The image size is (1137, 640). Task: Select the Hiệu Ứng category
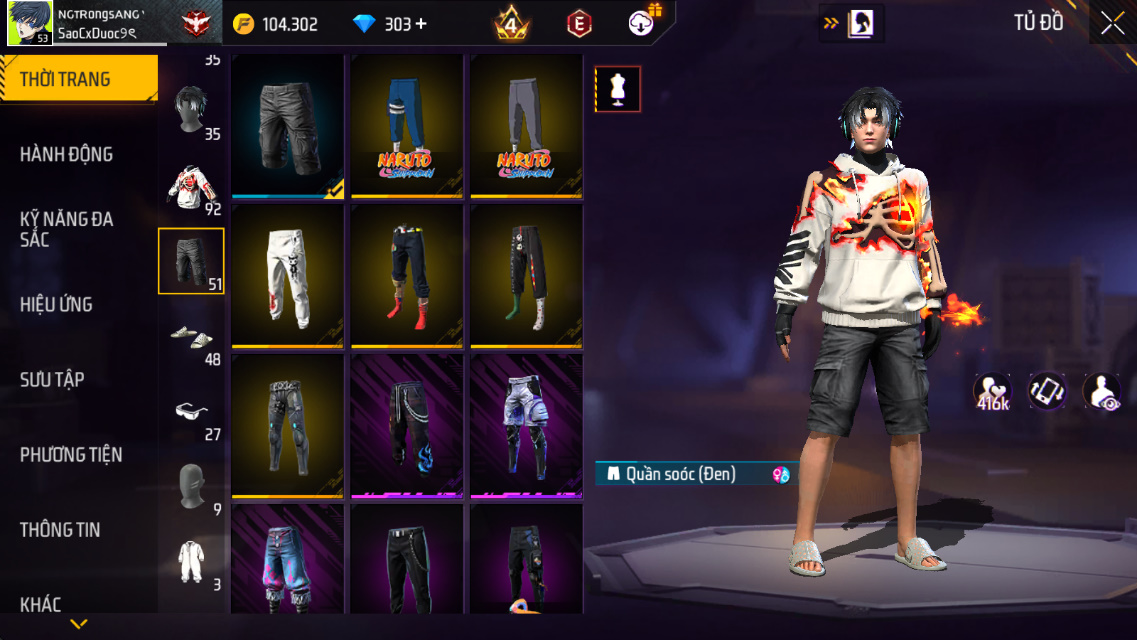pos(56,304)
